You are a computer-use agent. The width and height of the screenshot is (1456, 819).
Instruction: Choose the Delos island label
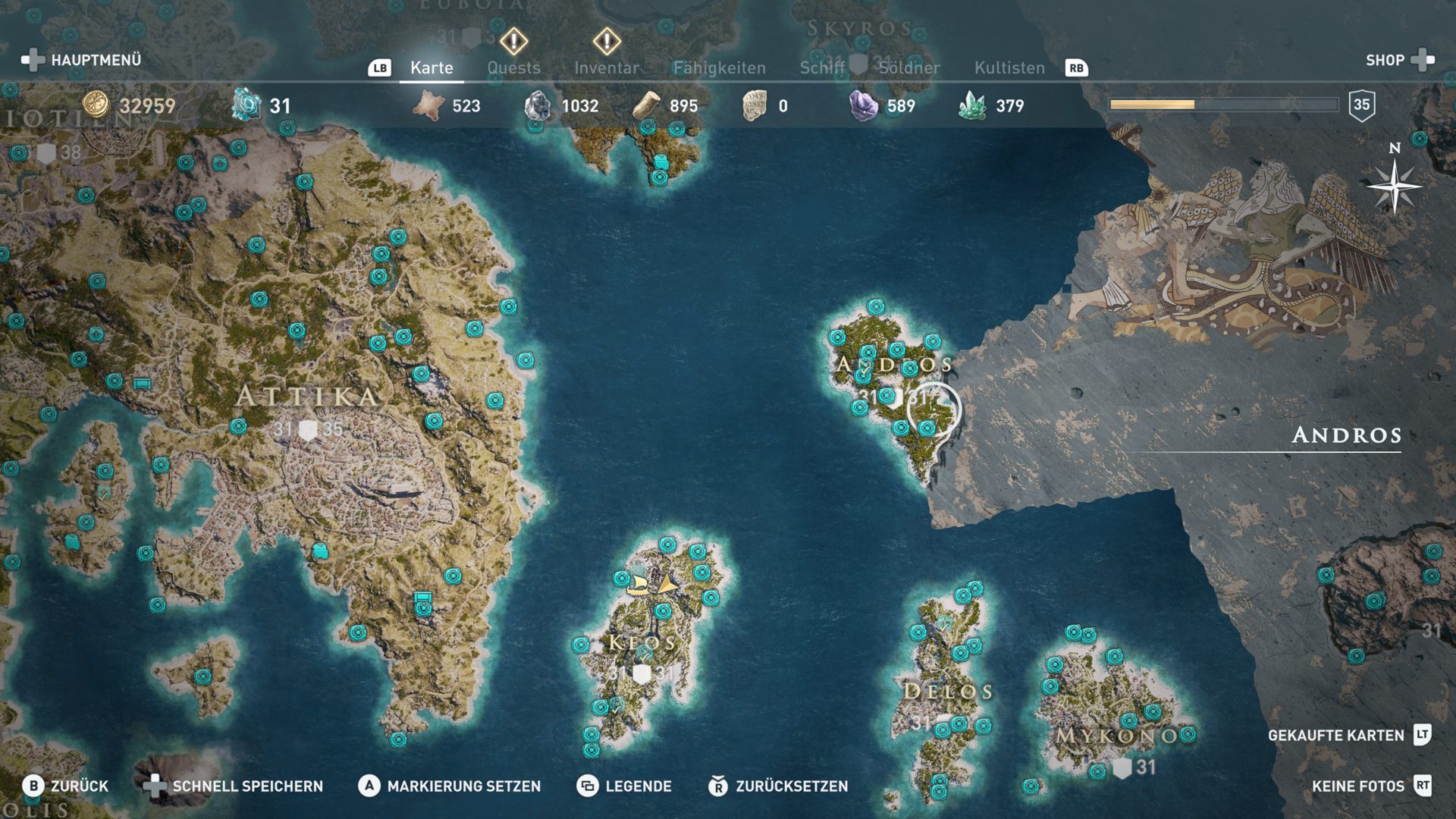pyautogui.click(x=947, y=691)
